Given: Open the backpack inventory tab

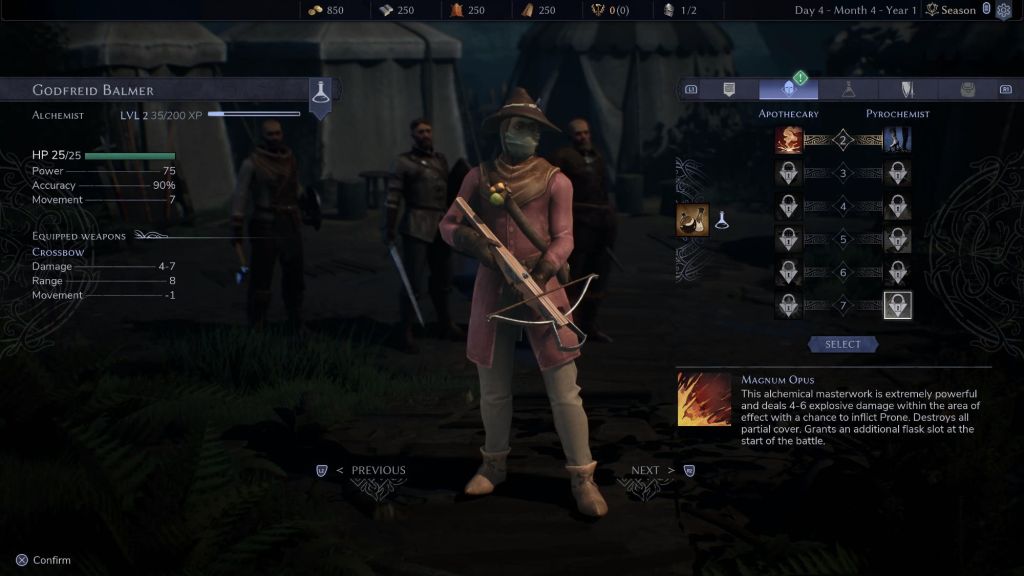Looking at the screenshot, I should tap(967, 90).
